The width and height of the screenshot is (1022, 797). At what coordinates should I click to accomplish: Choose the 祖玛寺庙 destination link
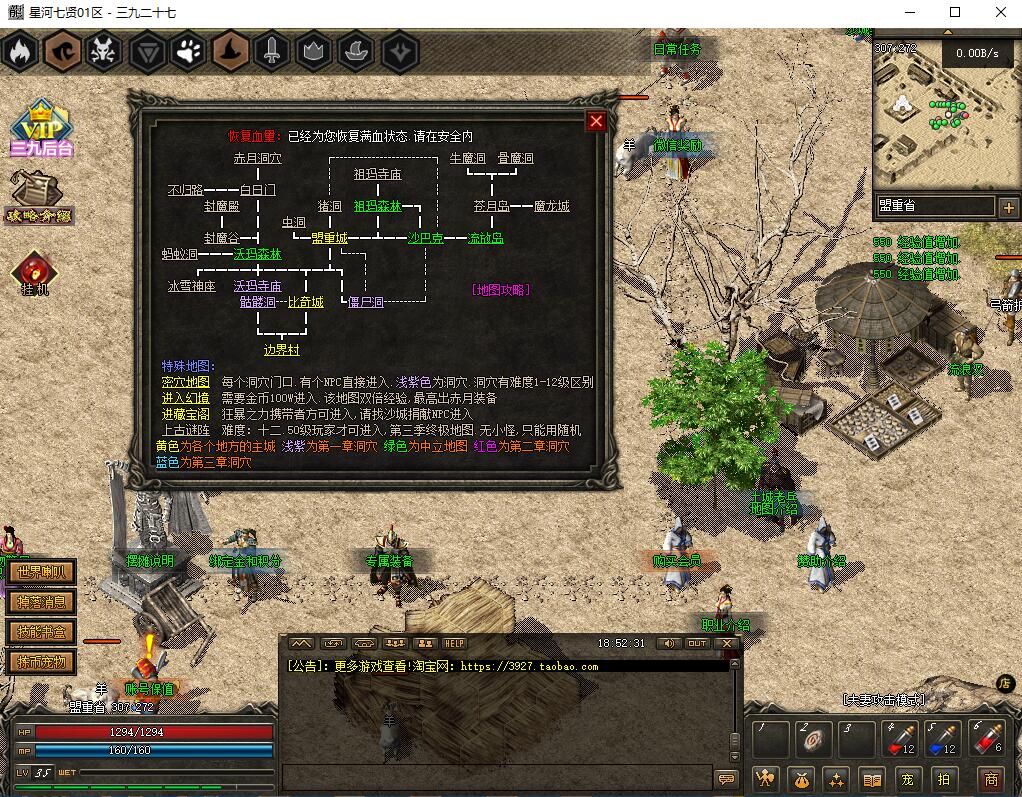pyautogui.click(x=377, y=174)
